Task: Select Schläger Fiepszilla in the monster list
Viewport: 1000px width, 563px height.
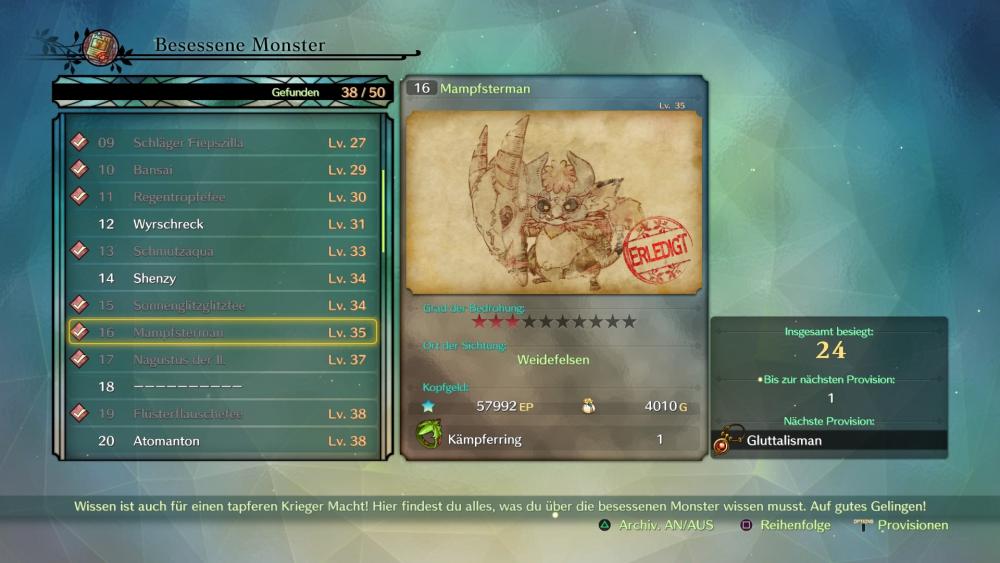Action: pyautogui.click(x=222, y=143)
